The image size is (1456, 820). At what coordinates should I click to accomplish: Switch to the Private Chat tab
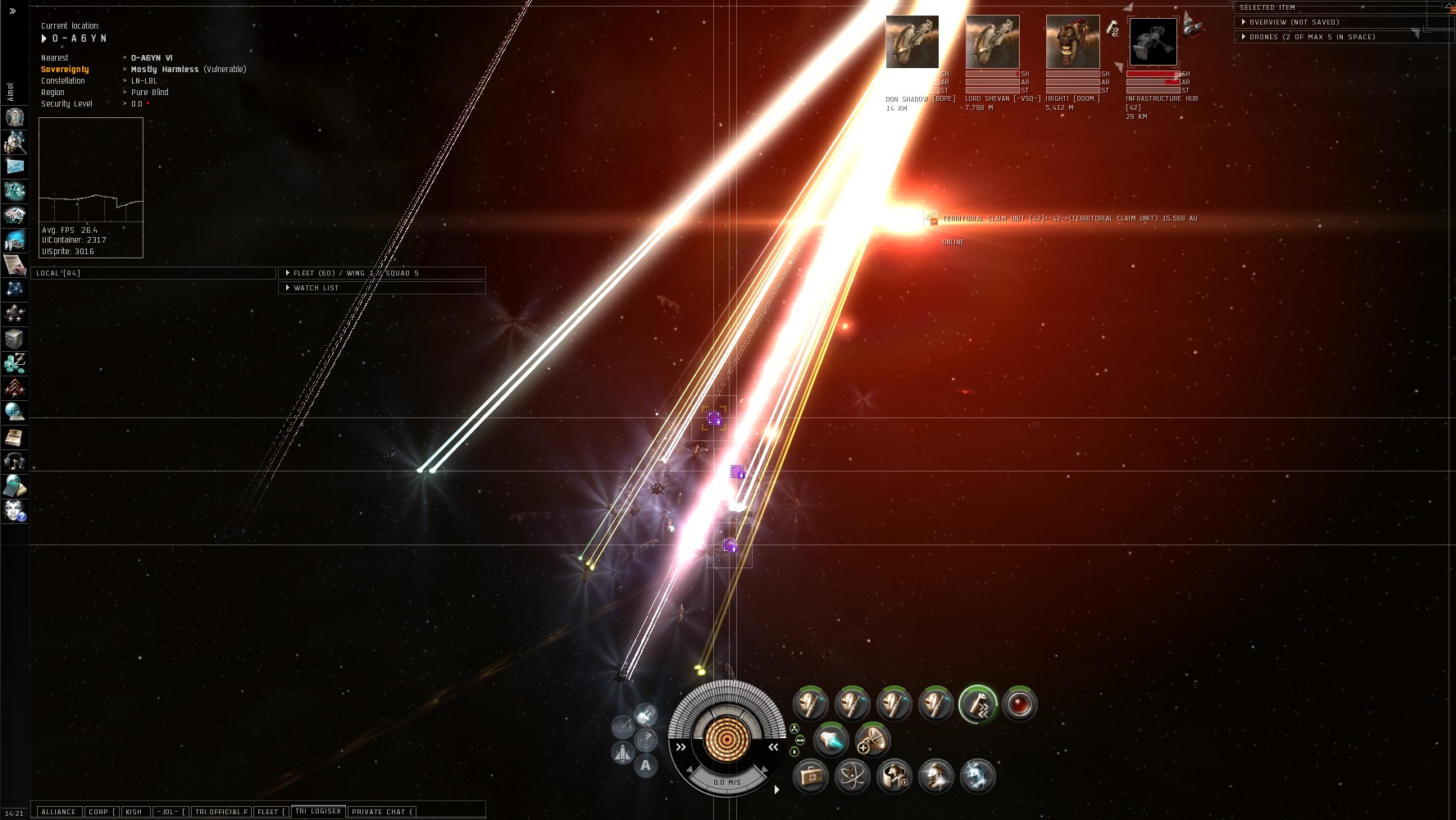coord(382,812)
